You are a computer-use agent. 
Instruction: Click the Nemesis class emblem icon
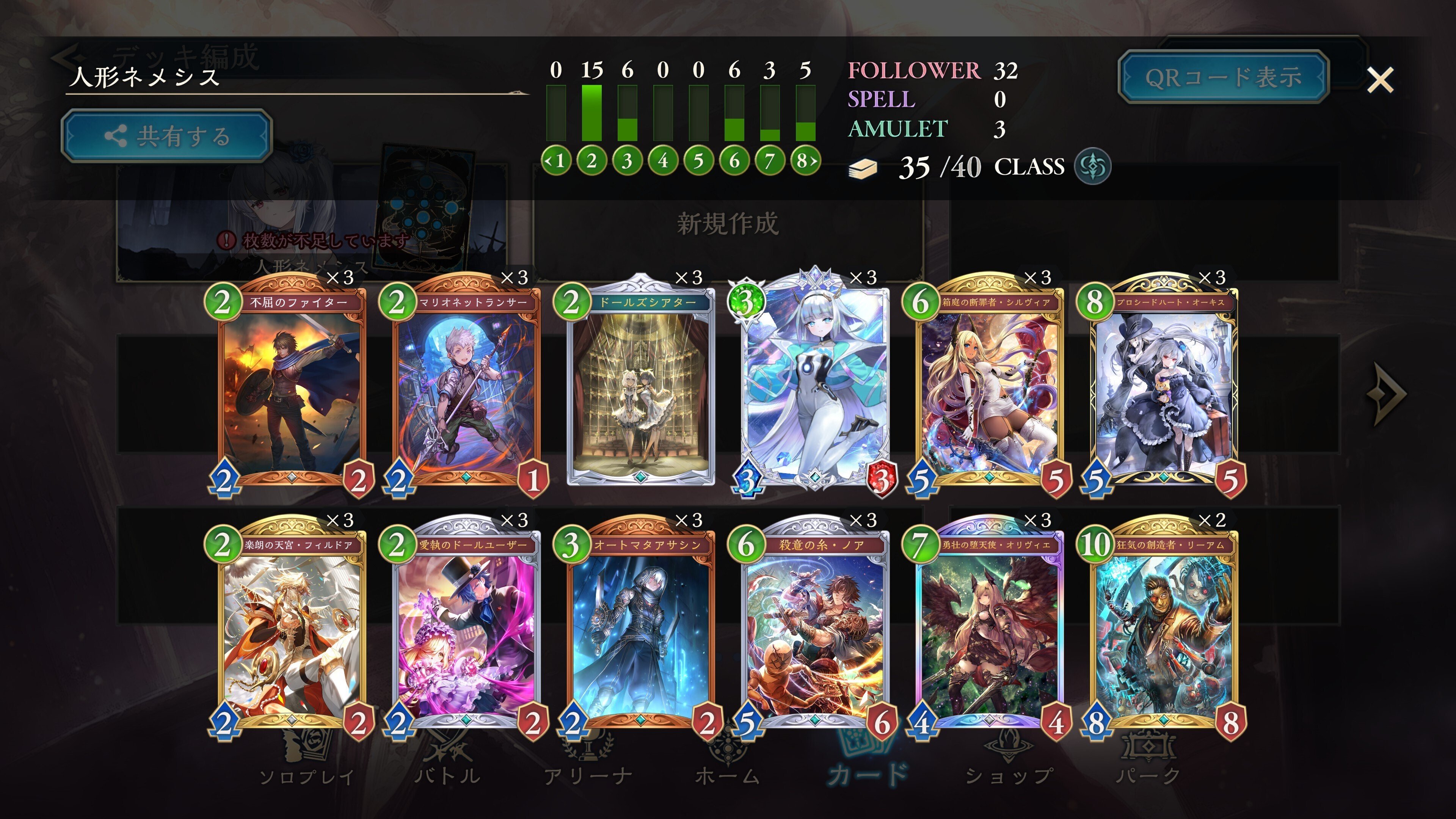click(x=1092, y=167)
